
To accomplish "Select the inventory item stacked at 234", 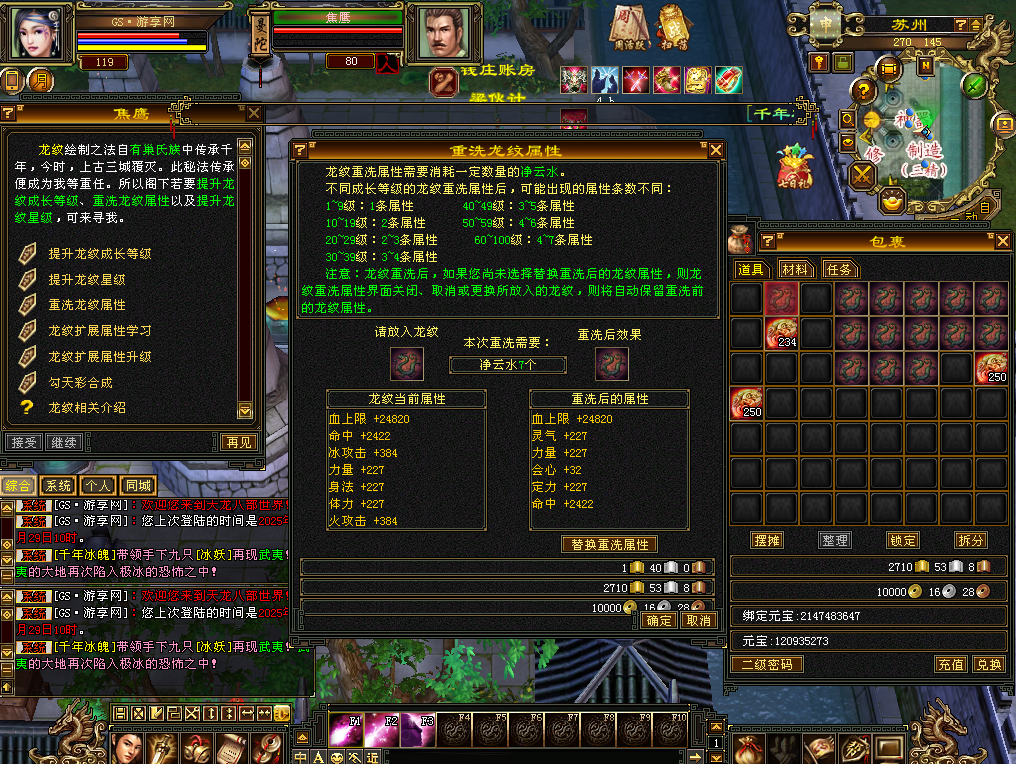I will [x=782, y=334].
